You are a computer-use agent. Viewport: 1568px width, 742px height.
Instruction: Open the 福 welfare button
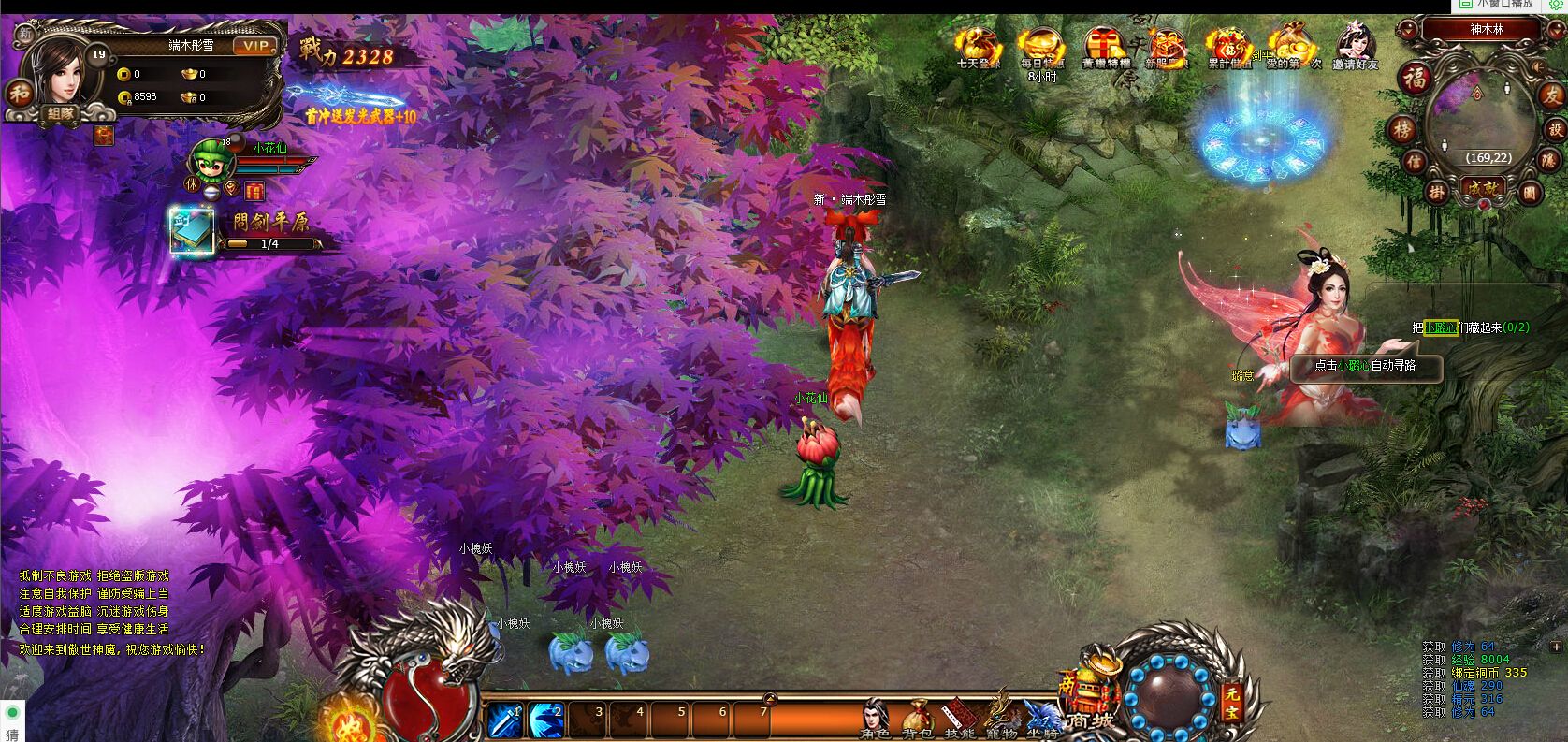[x=1416, y=78]
